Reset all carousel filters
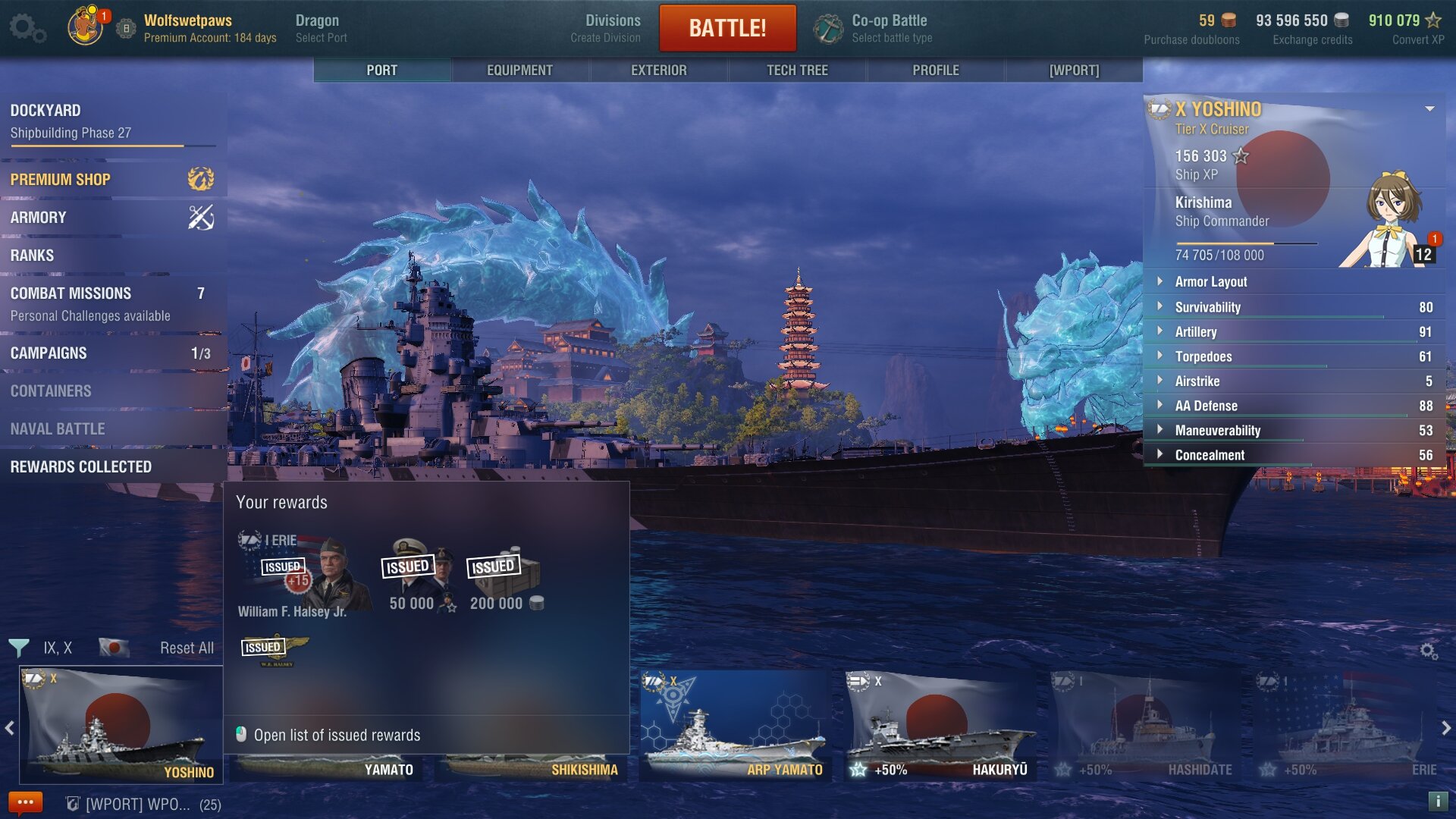The width and height of the screenshot is (1456, 819). (187, 648)
